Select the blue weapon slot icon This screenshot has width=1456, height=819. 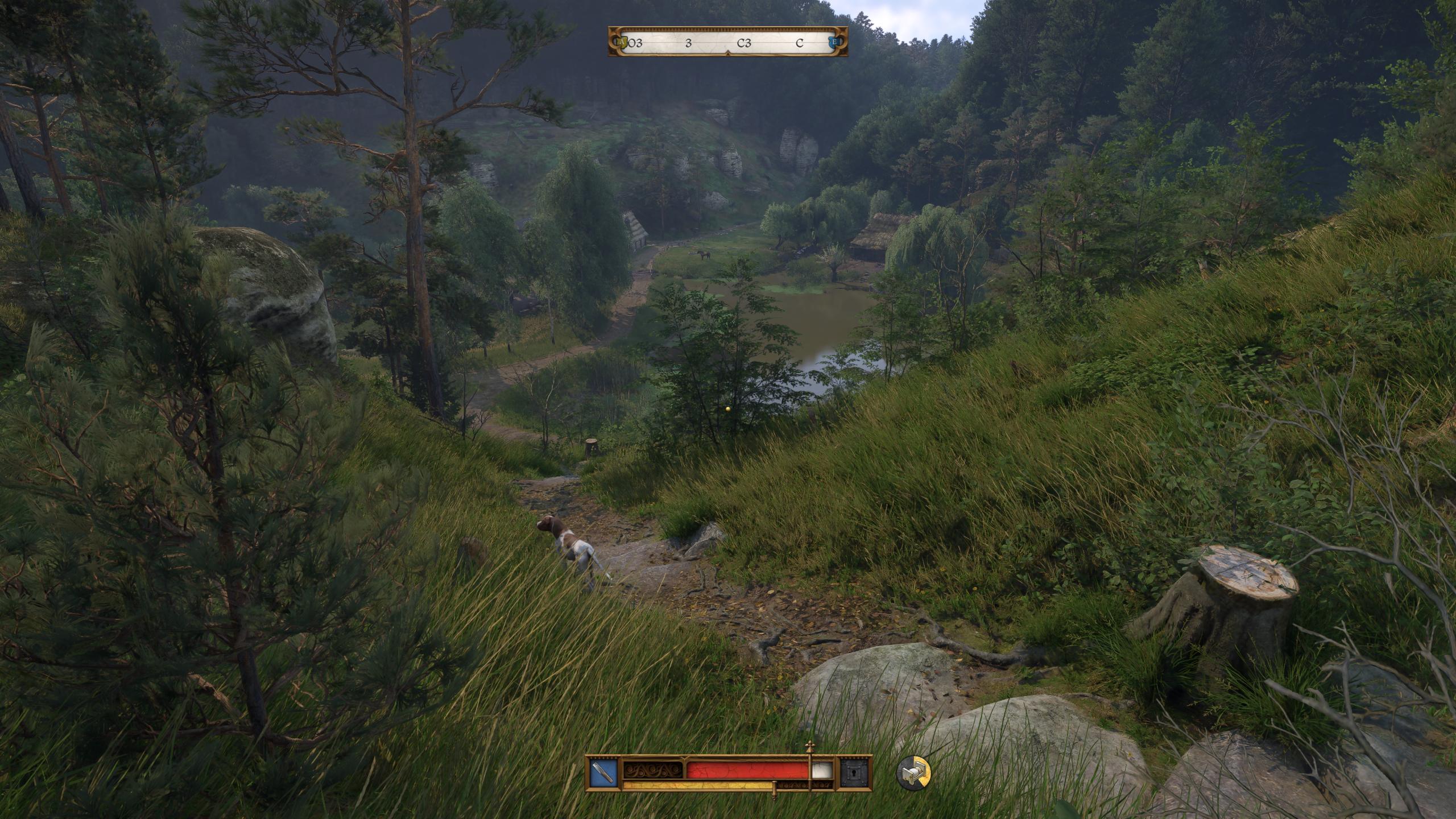point(603,773)
